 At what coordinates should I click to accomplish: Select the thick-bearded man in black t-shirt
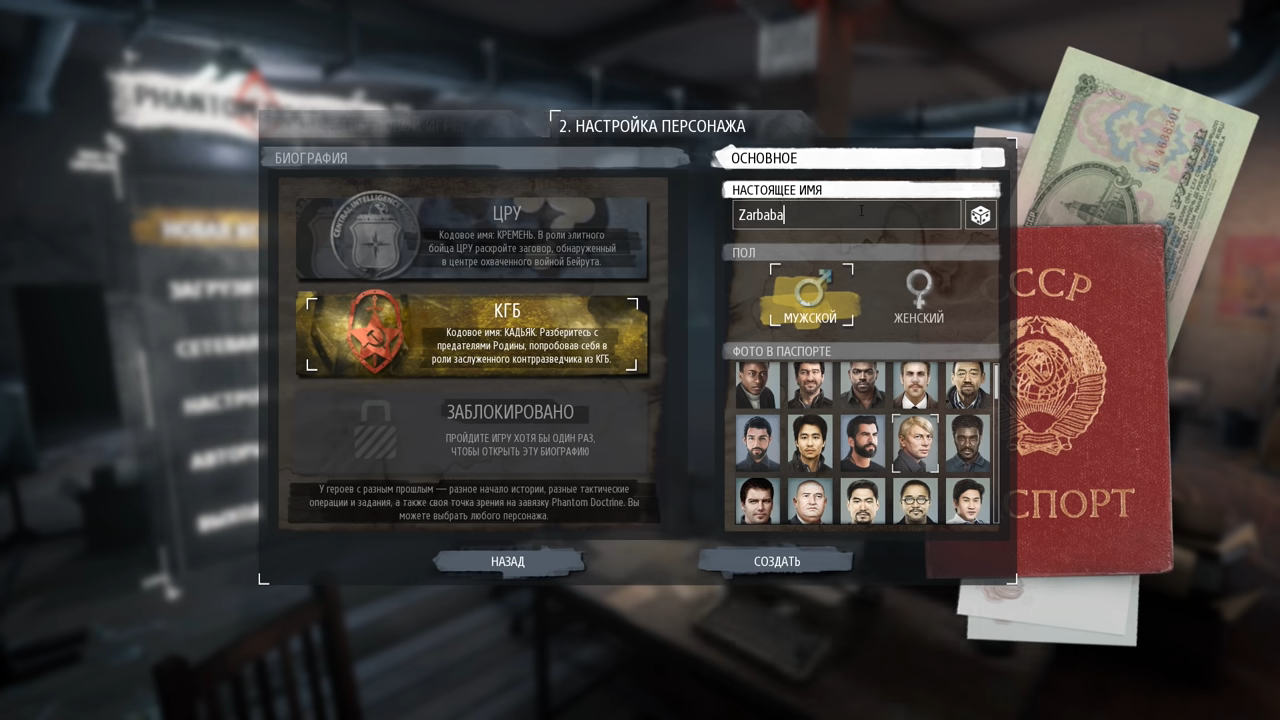(862, 443)
